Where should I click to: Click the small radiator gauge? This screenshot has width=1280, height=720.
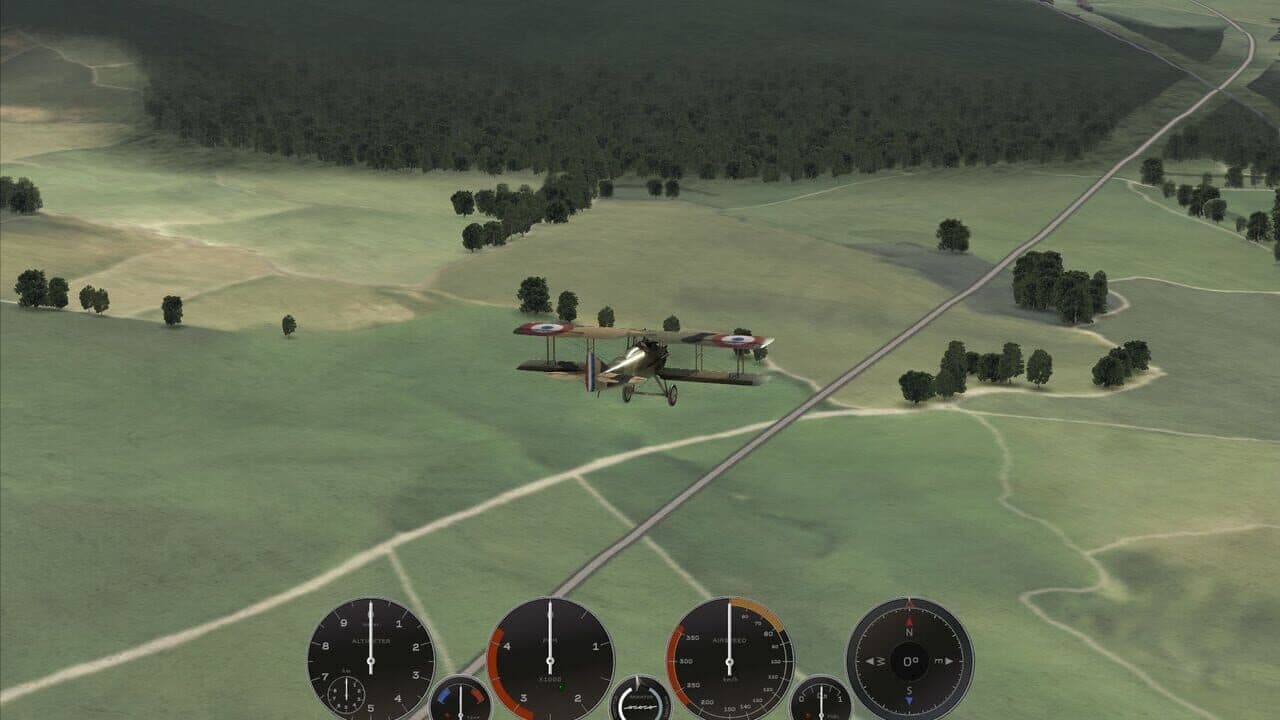click(640, 705)
